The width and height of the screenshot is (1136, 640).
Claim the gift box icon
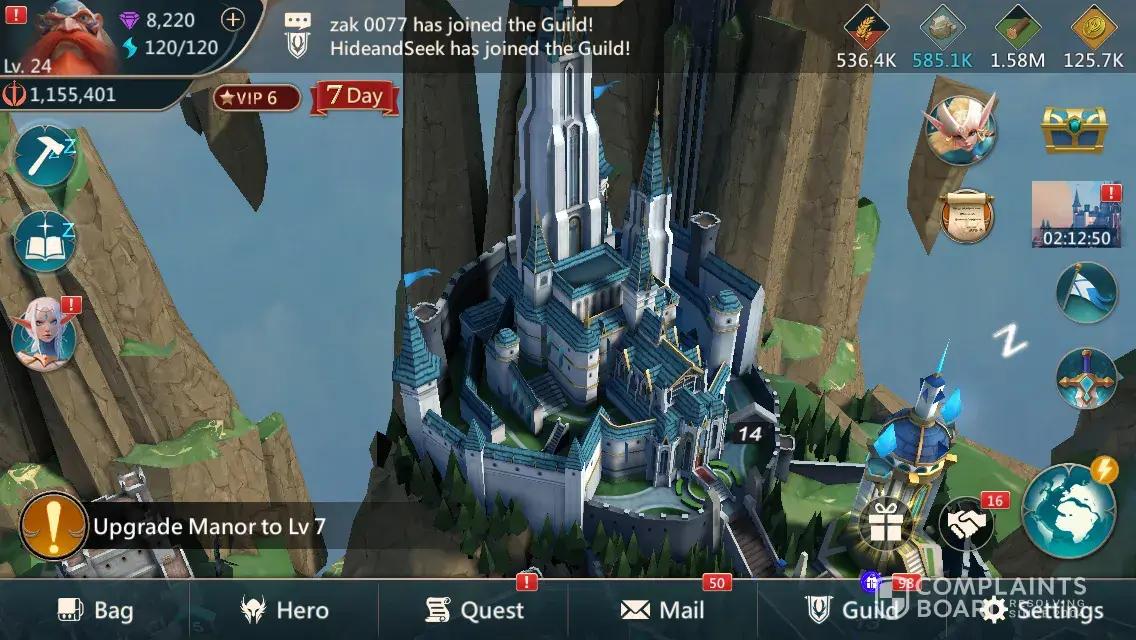(885, 524)
